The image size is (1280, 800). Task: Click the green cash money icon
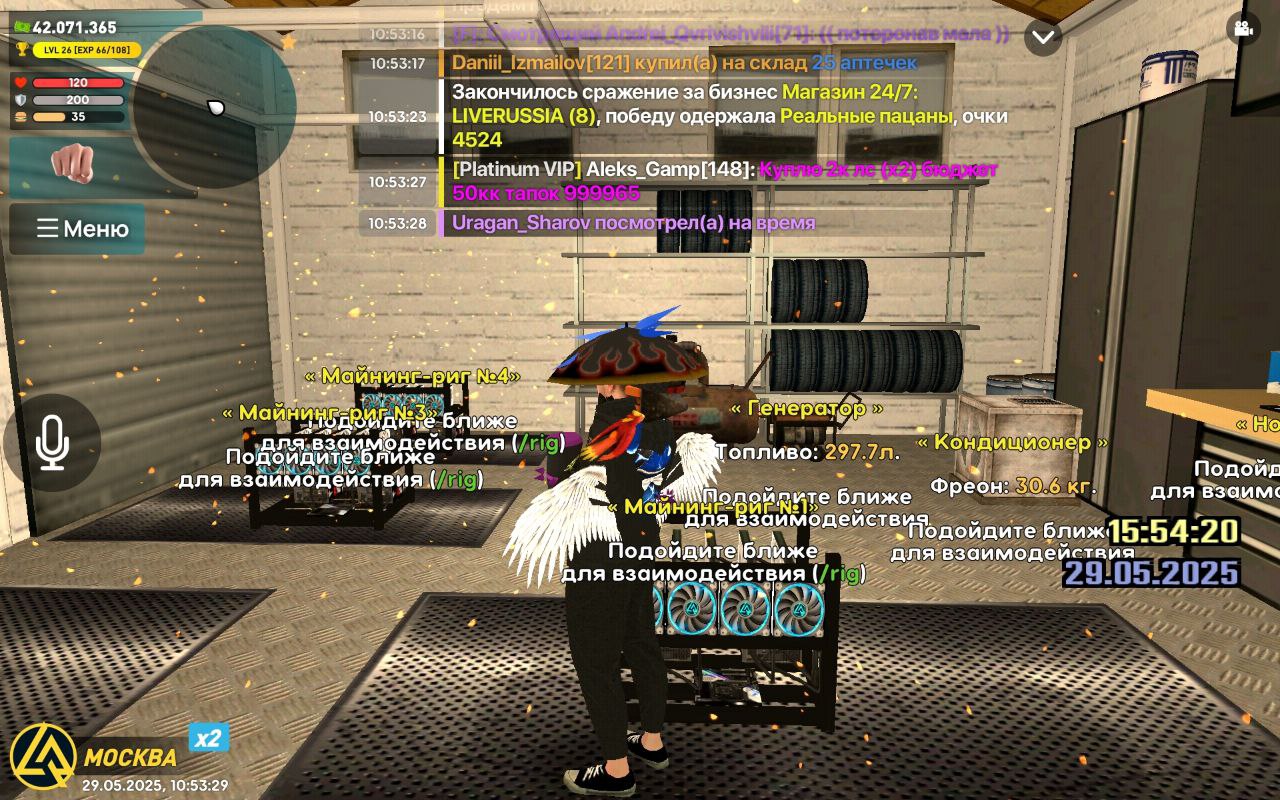click(x=20, y=25)
